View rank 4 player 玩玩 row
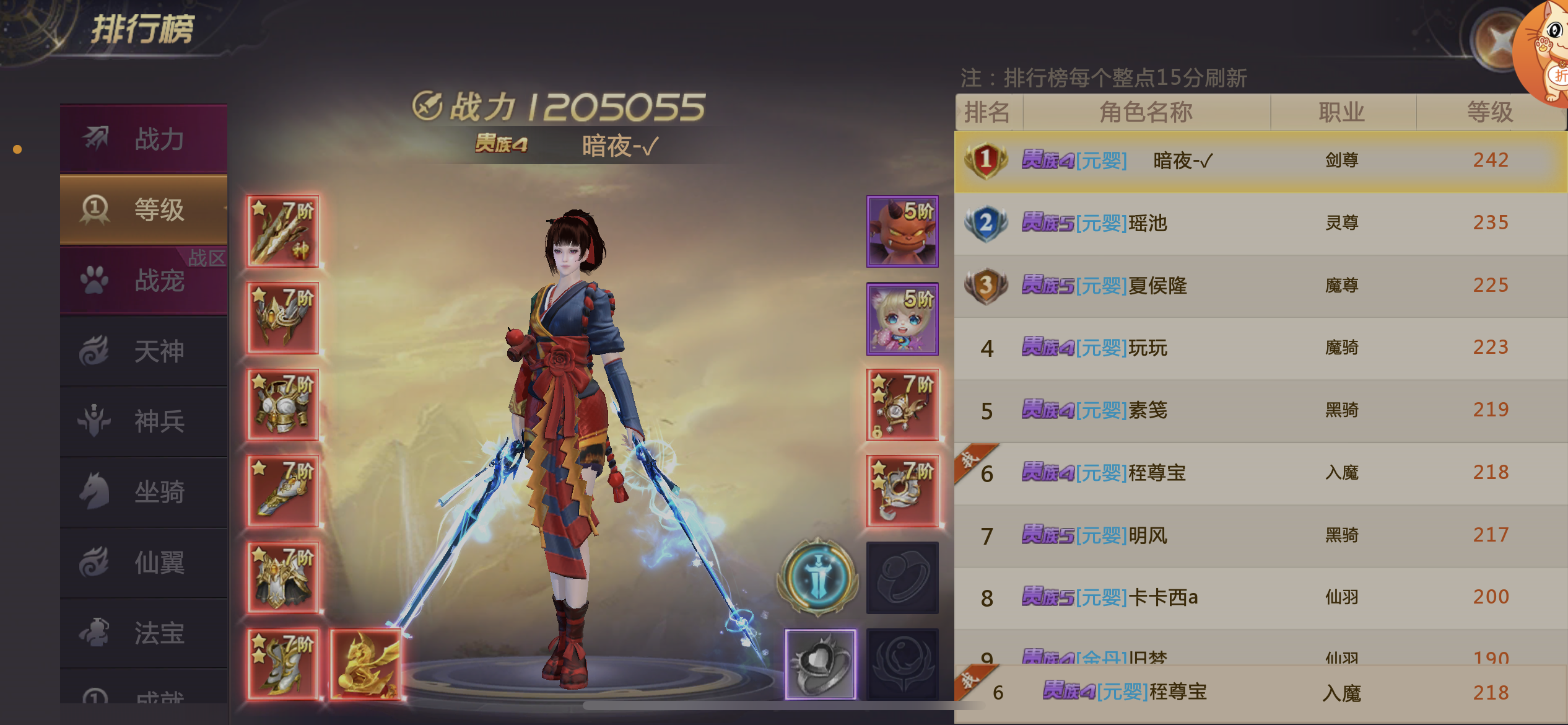Viewport: 1568px width, 725px height. pos(1260,348)
